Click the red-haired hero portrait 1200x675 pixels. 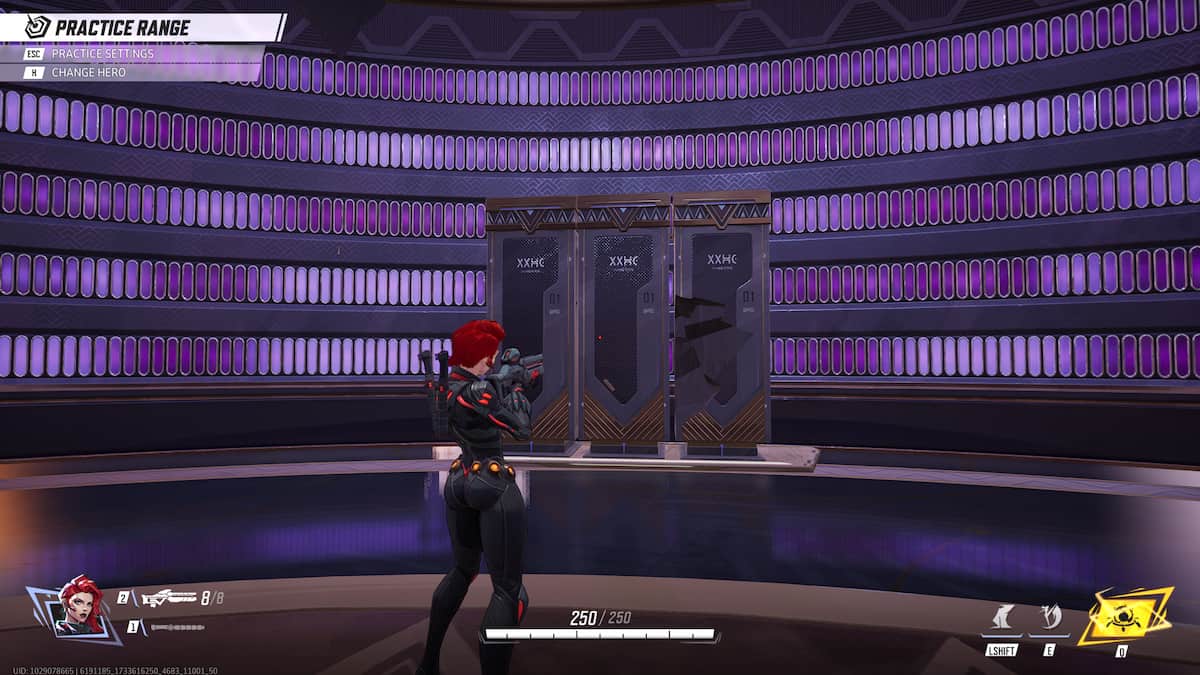(x=80, y=605)
